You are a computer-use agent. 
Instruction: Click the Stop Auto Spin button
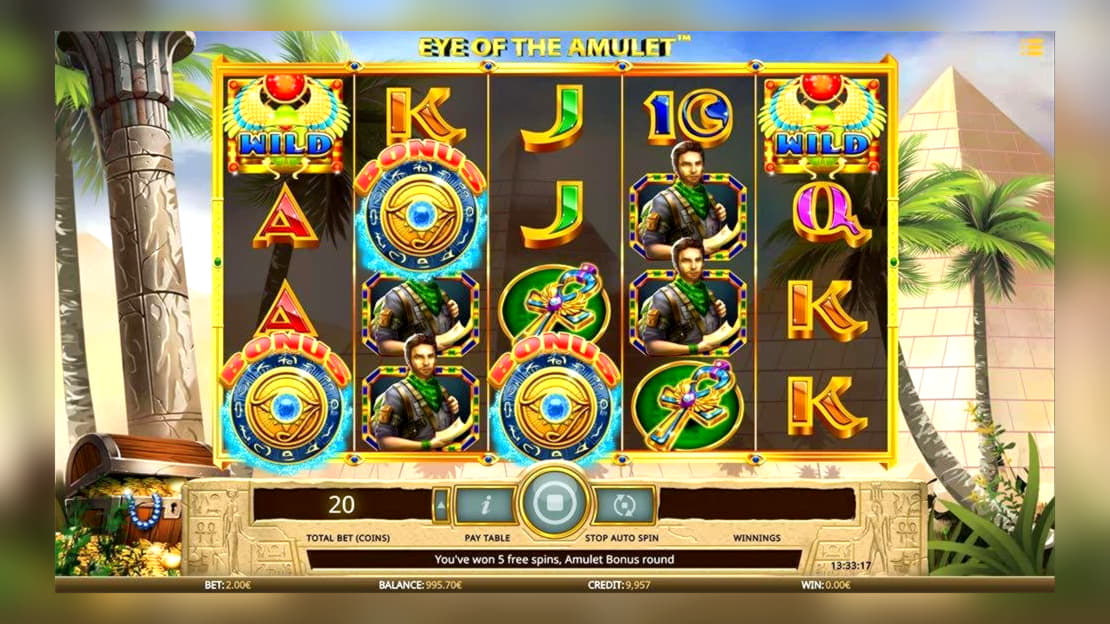click(x=625, y=504)
